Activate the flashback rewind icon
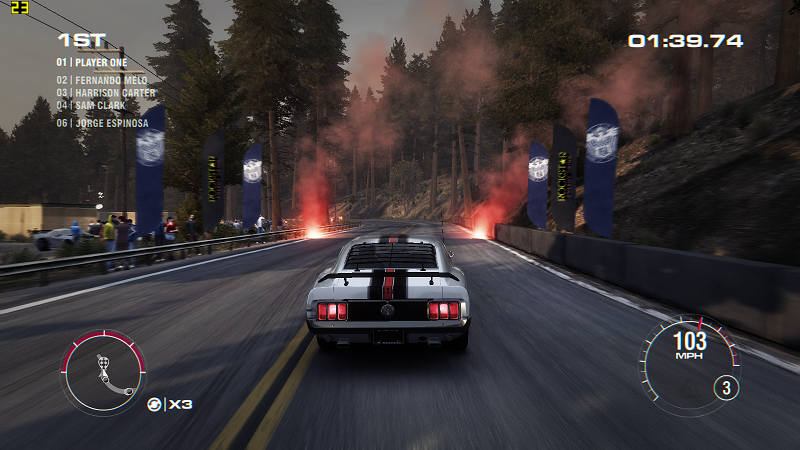Image resolution: width=800 pixels, height=450 pixels. click(x=155, y=404)
